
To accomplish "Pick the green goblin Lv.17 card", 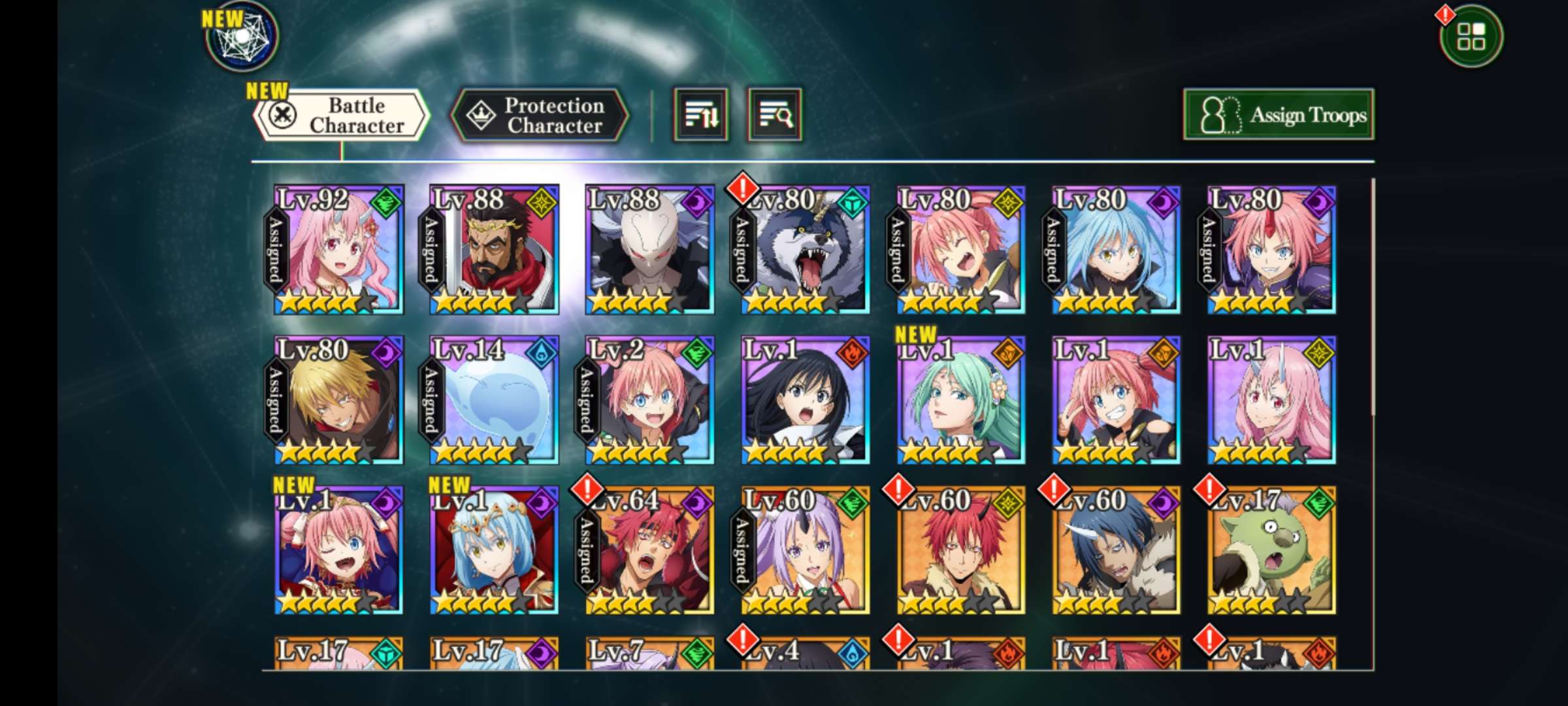I will click(1271, 550).
